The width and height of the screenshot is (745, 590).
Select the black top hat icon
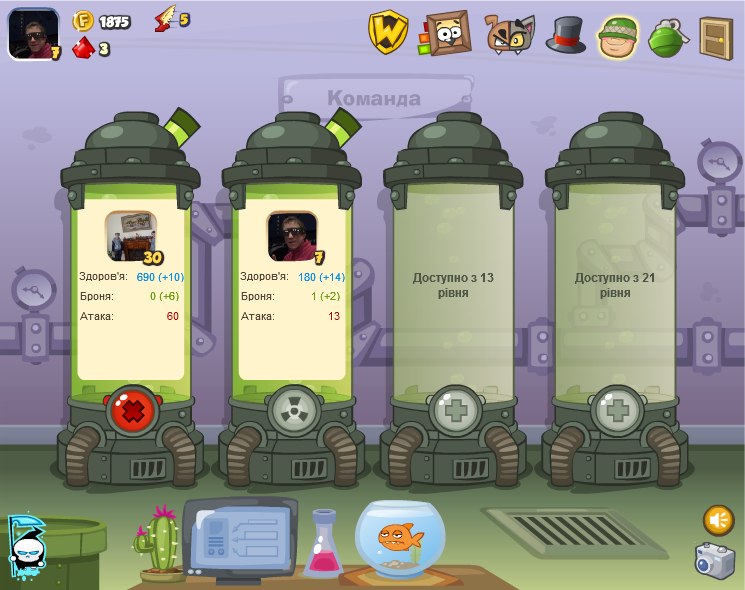point(565,35)
